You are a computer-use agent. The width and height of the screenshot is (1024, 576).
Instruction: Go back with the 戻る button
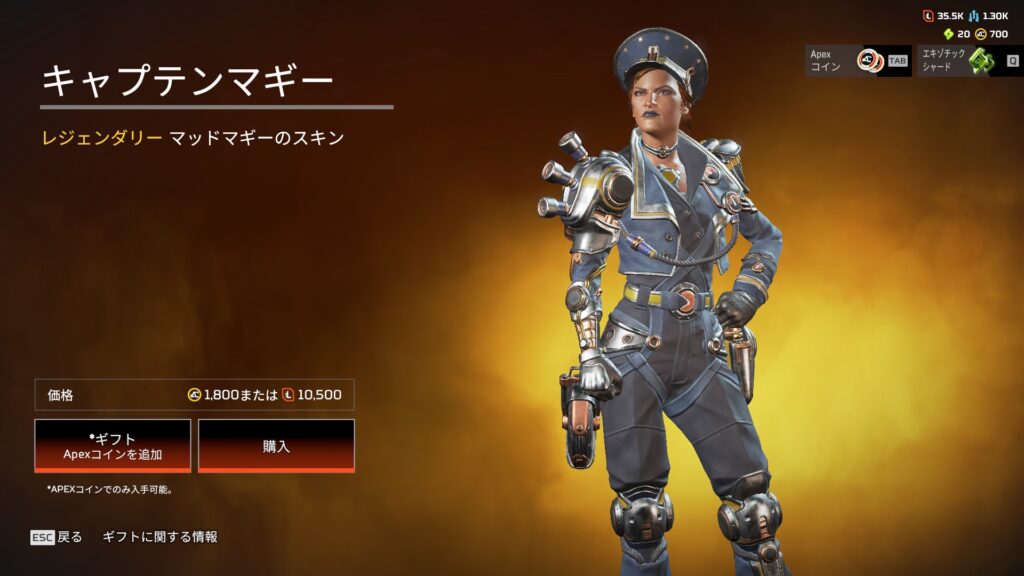click(x=57, y=537)
